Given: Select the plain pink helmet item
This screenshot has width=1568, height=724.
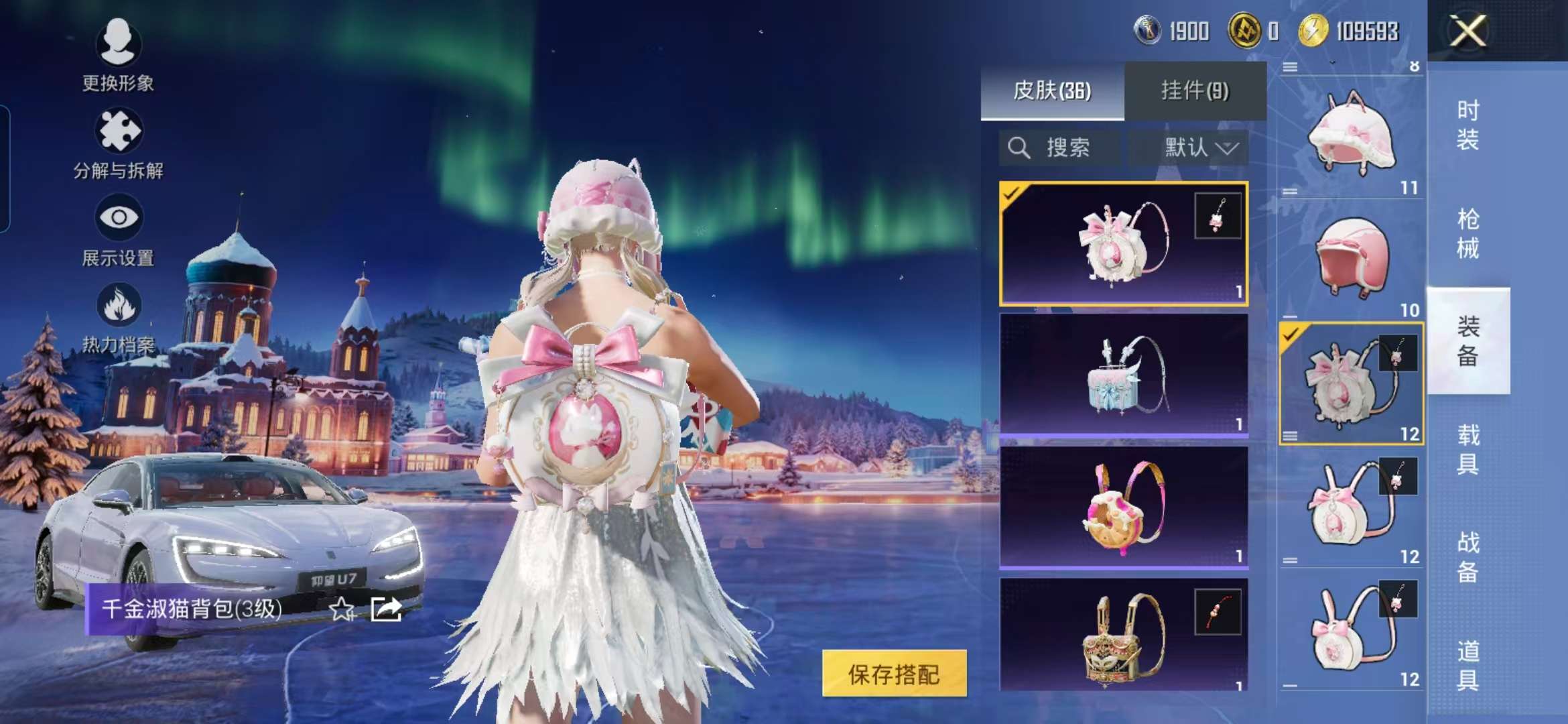Looking at the screenshot, I should pos(1351,260).
